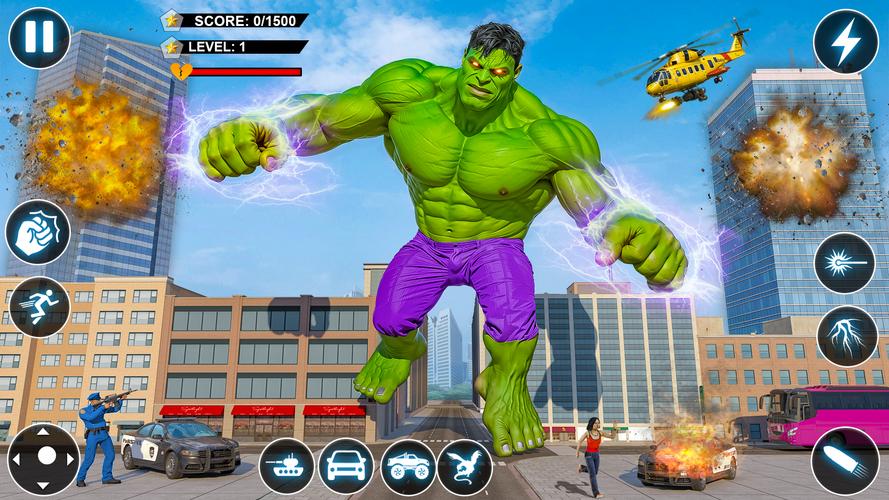Tap the sprint running-man button
Screen dimensions: 889x500
[39, 307]
